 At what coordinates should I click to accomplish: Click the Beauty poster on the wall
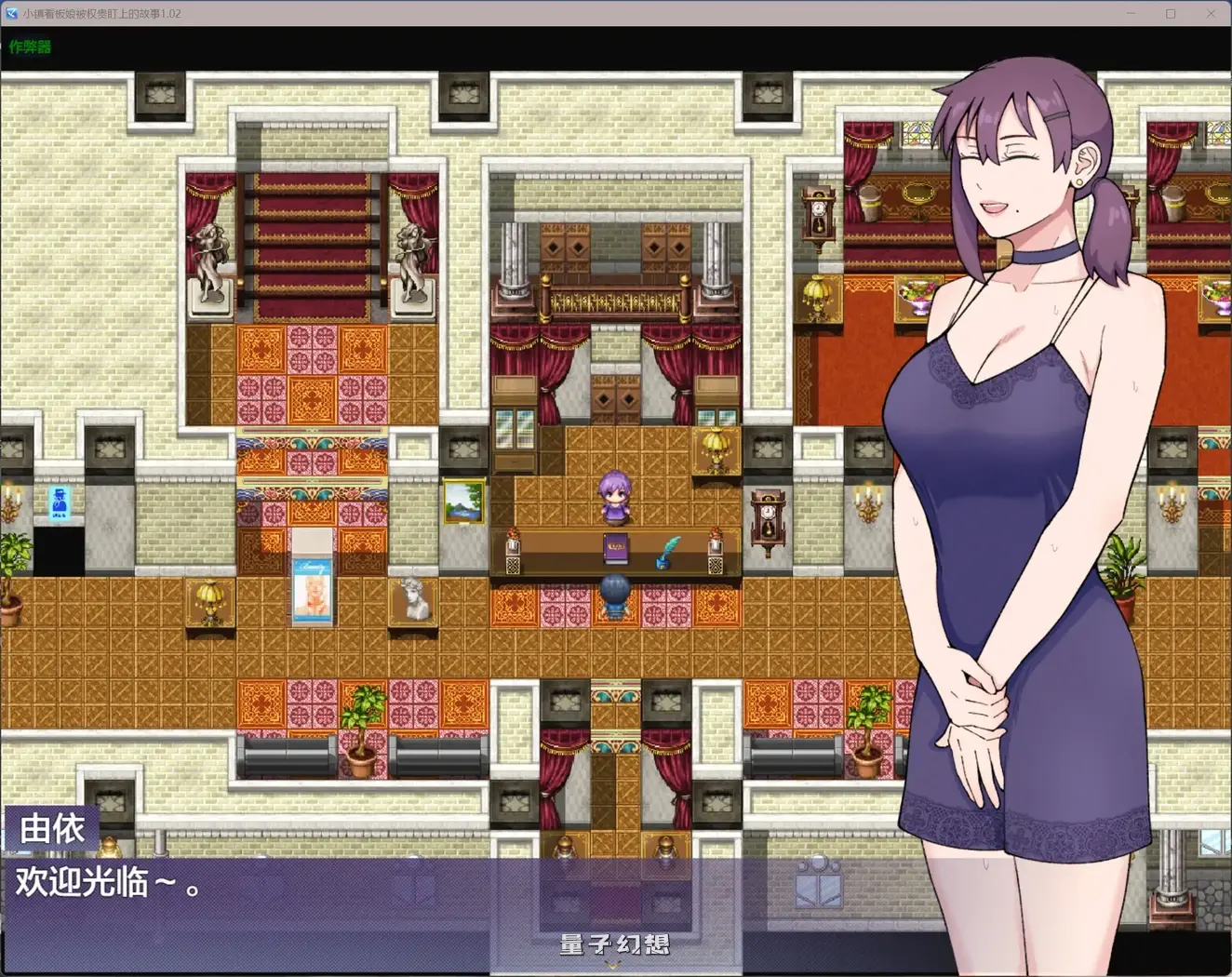point(311,589)
